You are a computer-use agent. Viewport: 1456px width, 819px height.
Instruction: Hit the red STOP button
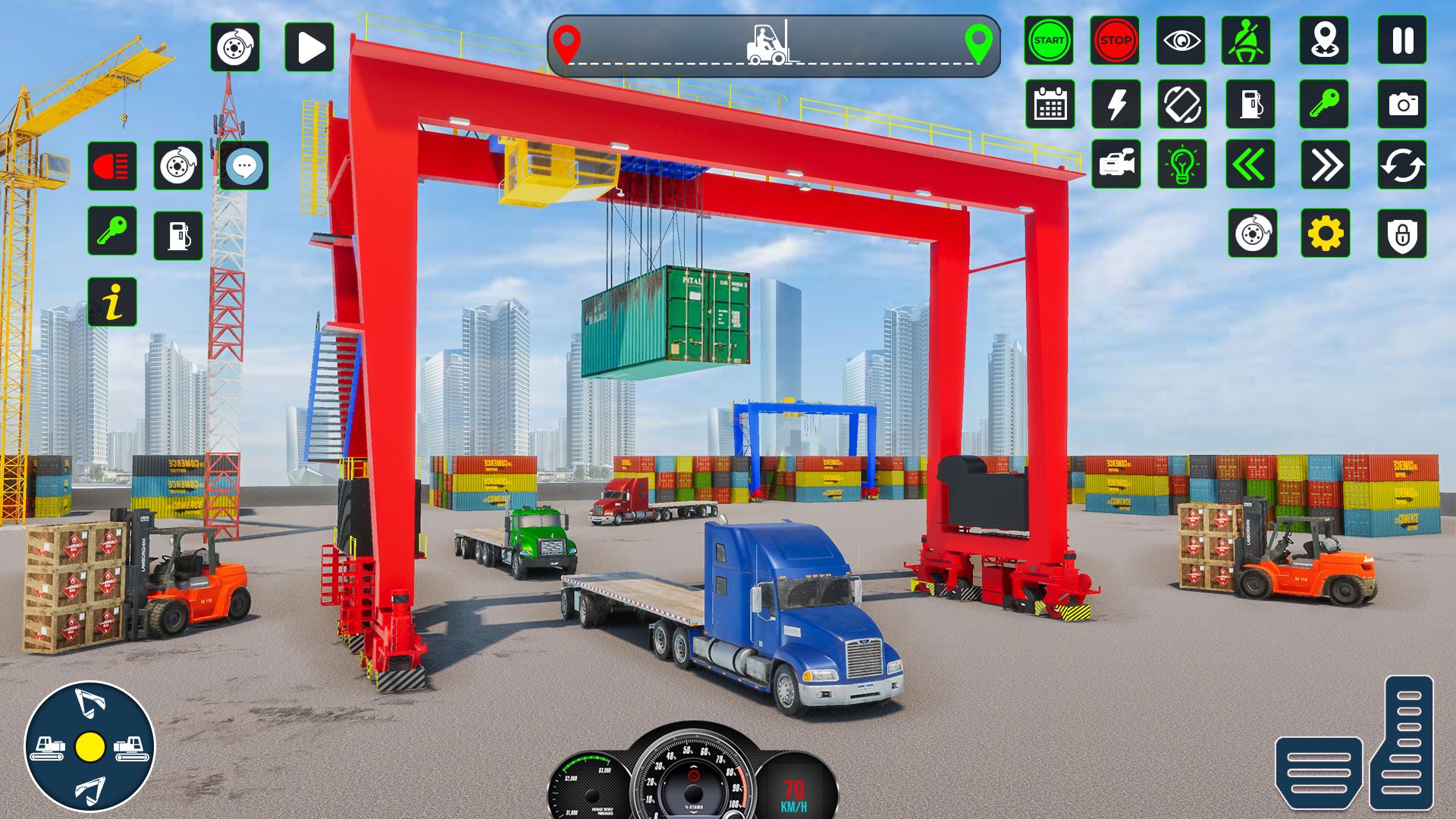coord(1115,40)
